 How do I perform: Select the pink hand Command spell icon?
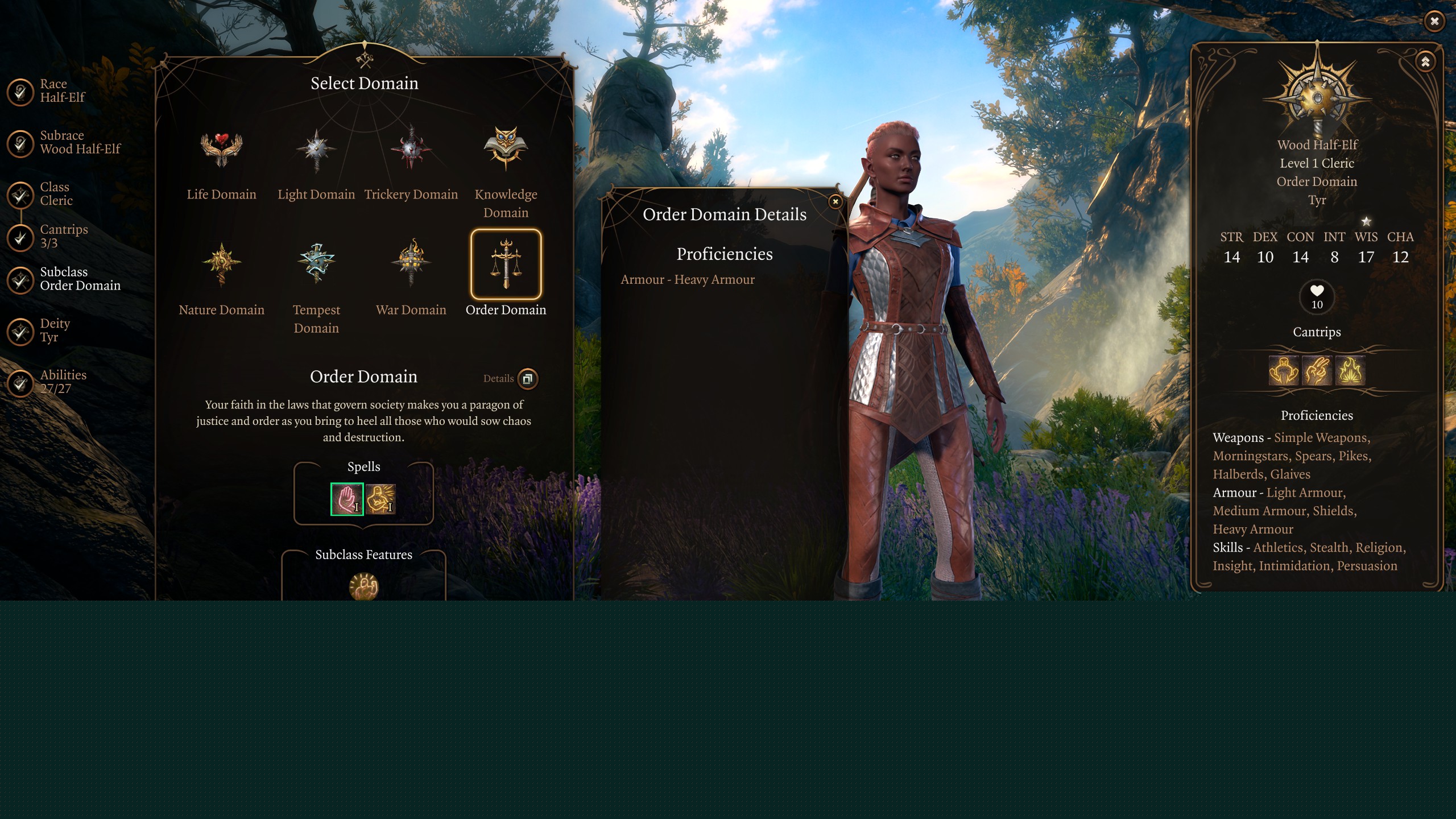[x=347, y=499]
